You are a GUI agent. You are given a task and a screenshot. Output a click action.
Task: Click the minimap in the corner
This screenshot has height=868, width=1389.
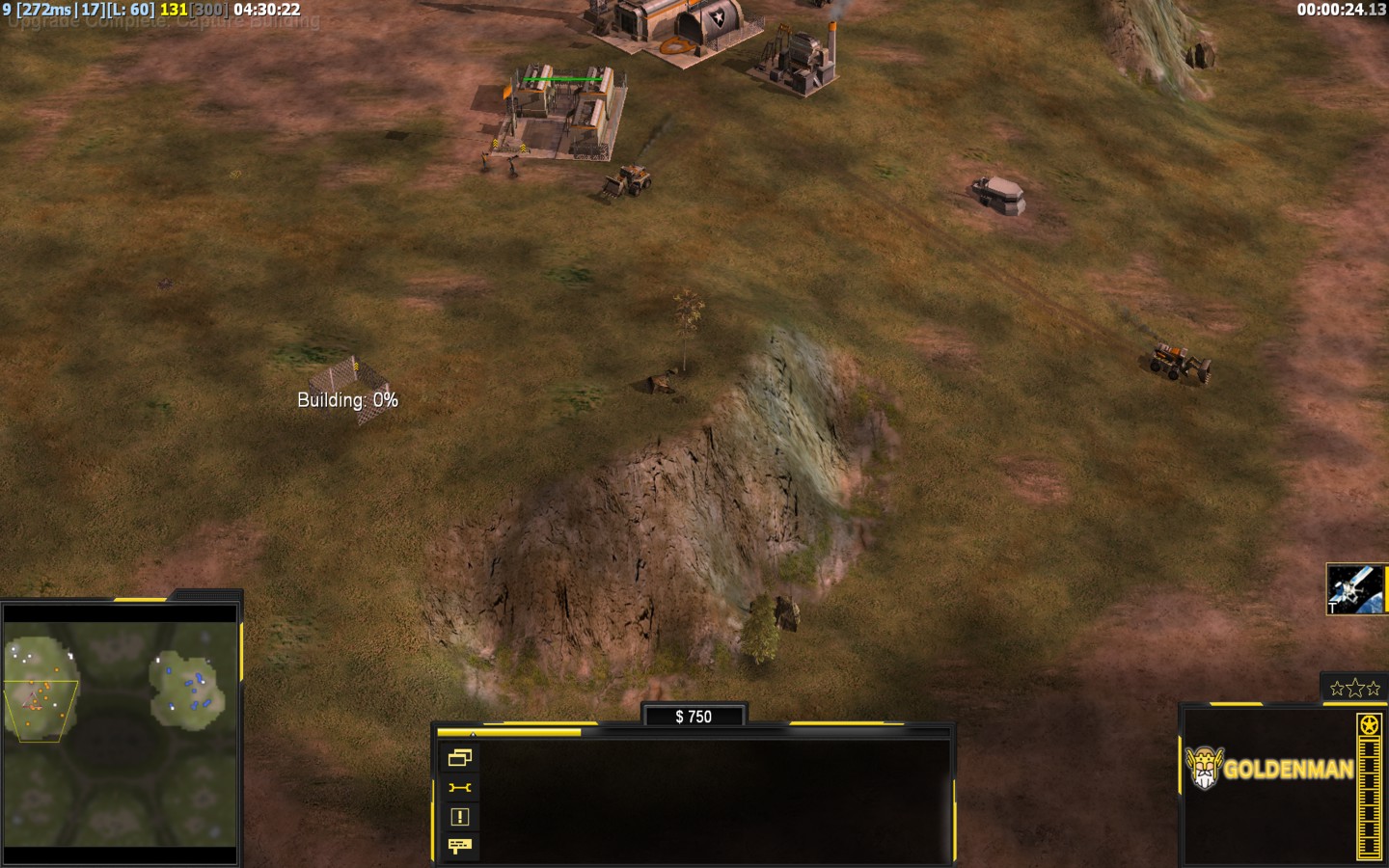coord(121,734)
